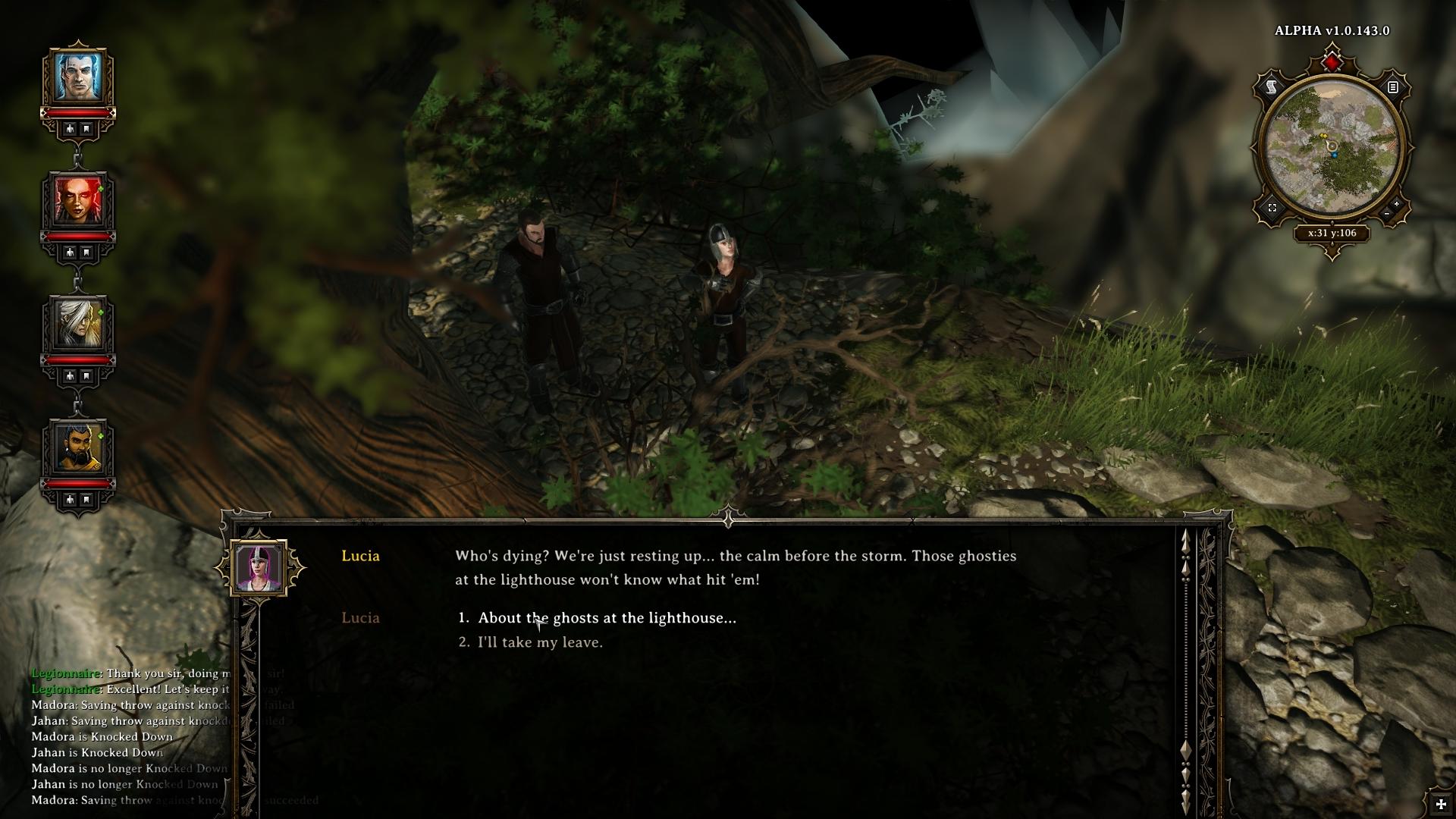The image size is (1456, 819).
Task: Select the red-haired woman party portrait
Action: point(77,200)
